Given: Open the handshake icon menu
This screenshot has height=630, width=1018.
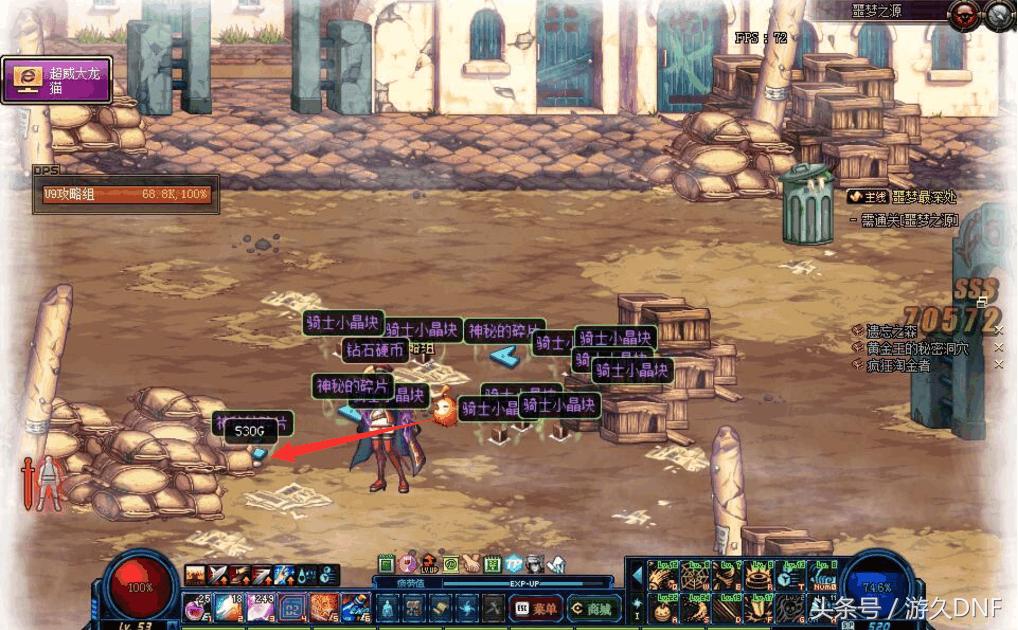Looking at the screenshot, I should click(470, 564).
